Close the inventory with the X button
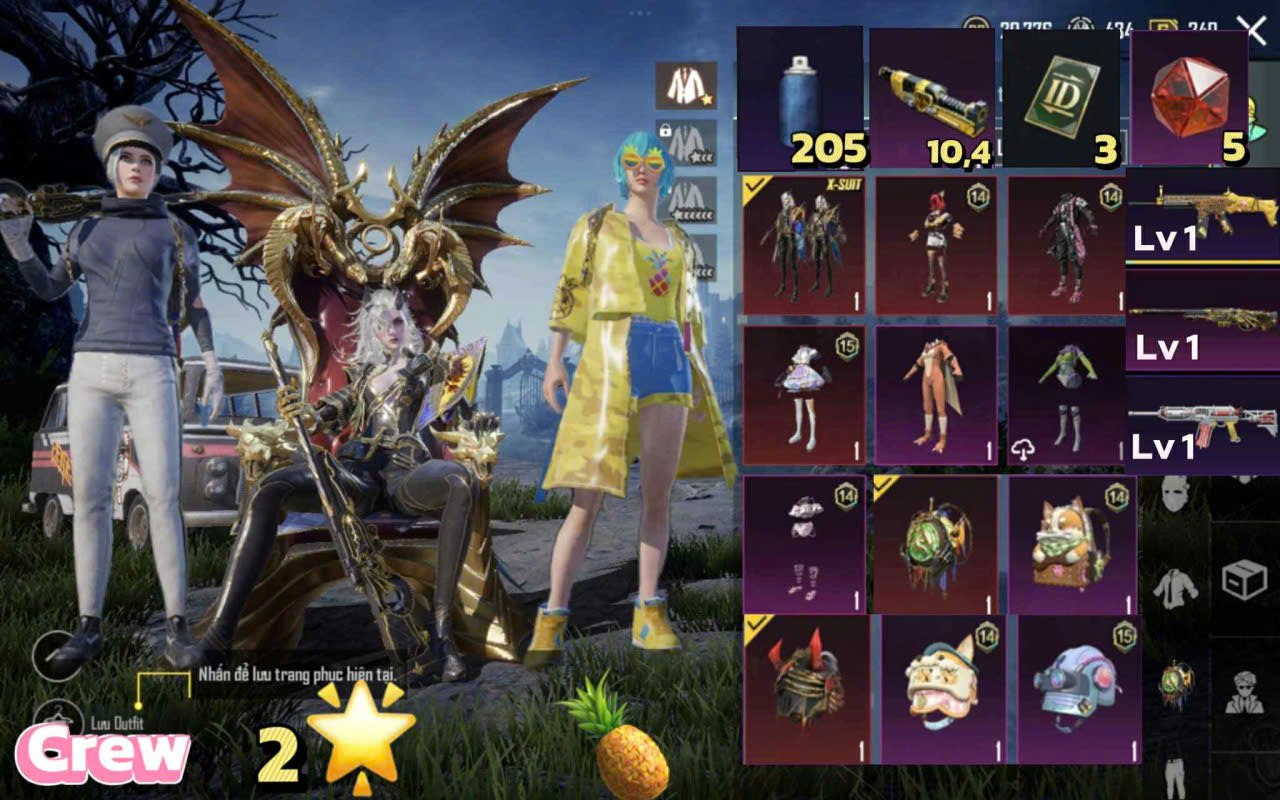Screen dimensions: 1280x800 click(x=1251, y=29)
